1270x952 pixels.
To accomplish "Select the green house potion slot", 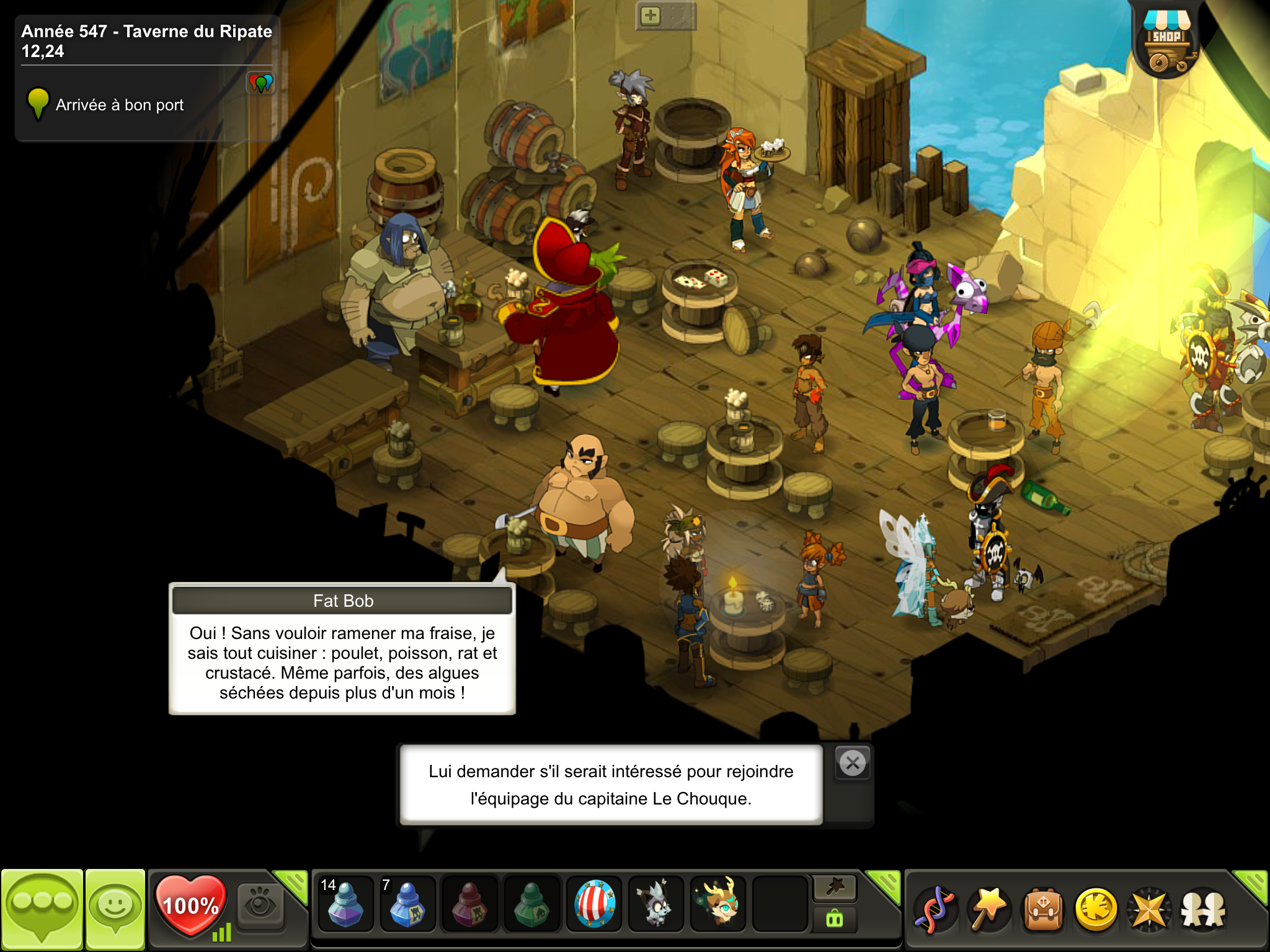I will click(x=531, y=904).
